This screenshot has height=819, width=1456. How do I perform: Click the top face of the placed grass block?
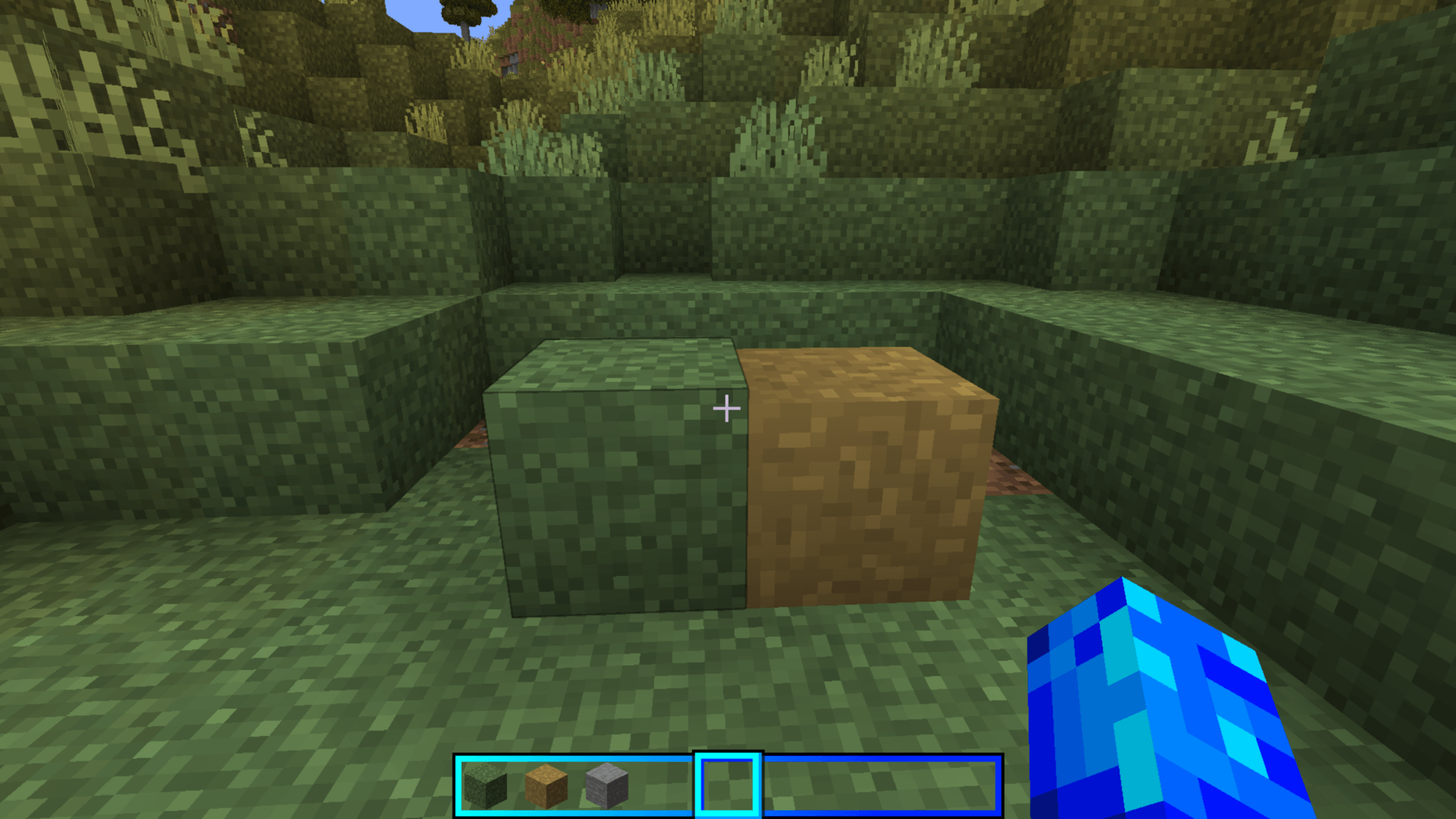tap(629, 368)
